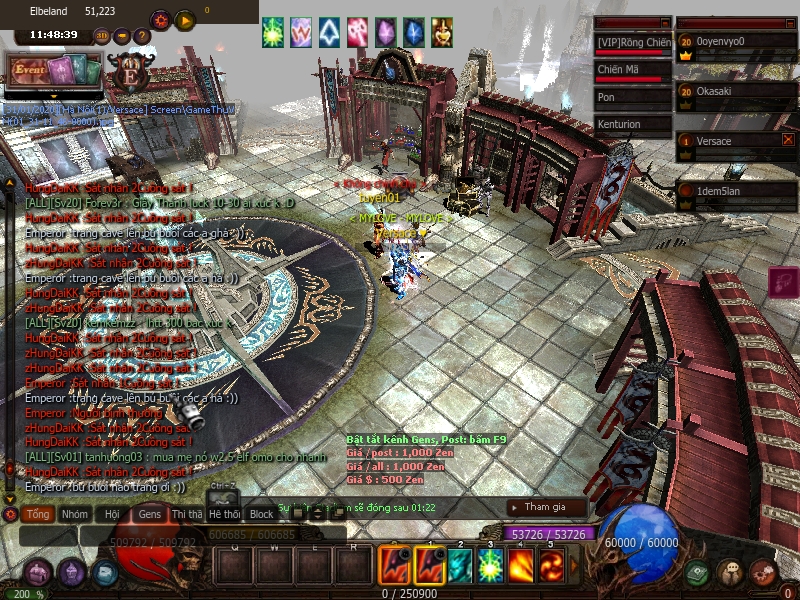
Task: Activate the green burst skill in slot 3
Action: point(491,566)
